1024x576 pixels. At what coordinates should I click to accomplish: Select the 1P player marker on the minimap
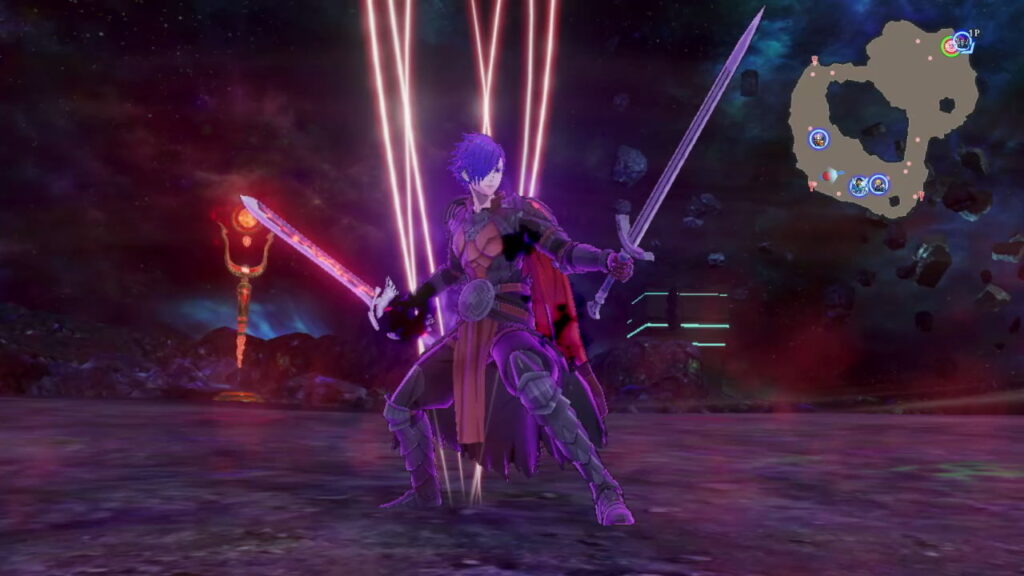point(961,41)
